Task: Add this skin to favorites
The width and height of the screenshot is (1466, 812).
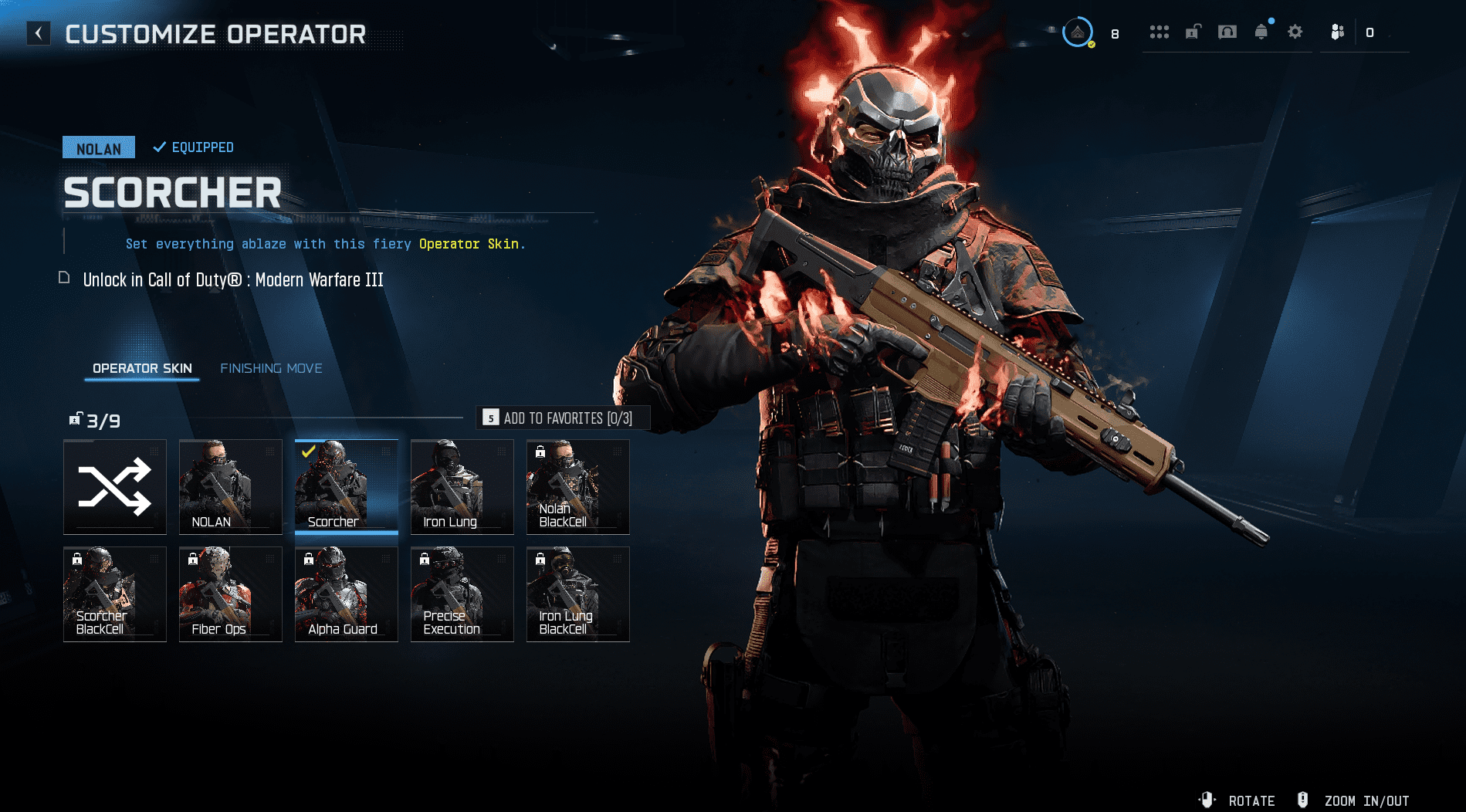Action: (564, 418)
